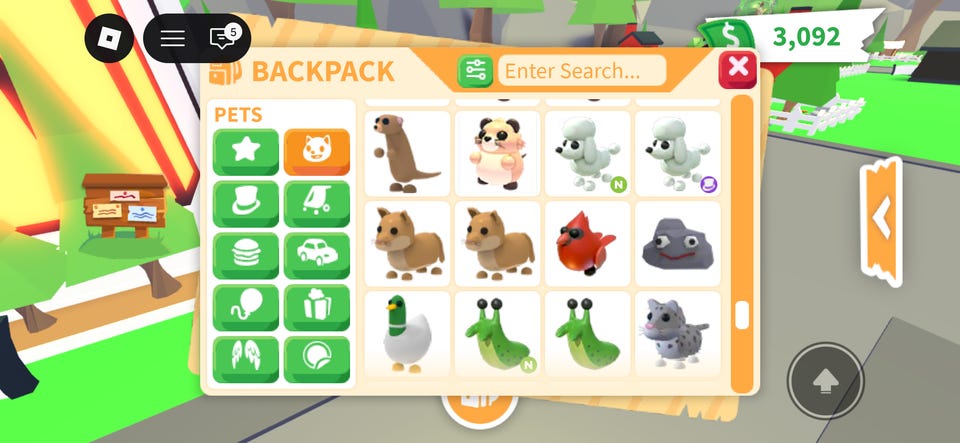Select the gift box category
Viewport: 960px width, 443px height.
tap(317, 308)
